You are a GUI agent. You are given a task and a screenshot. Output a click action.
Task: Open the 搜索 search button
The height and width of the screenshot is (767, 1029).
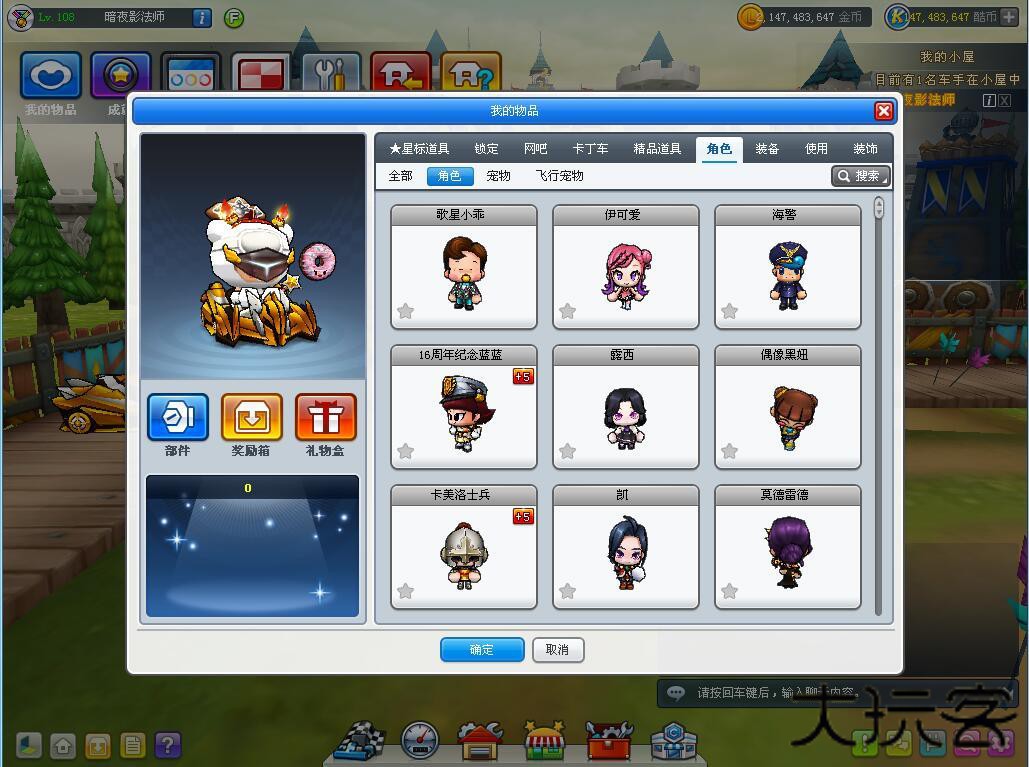coord(860,176)
